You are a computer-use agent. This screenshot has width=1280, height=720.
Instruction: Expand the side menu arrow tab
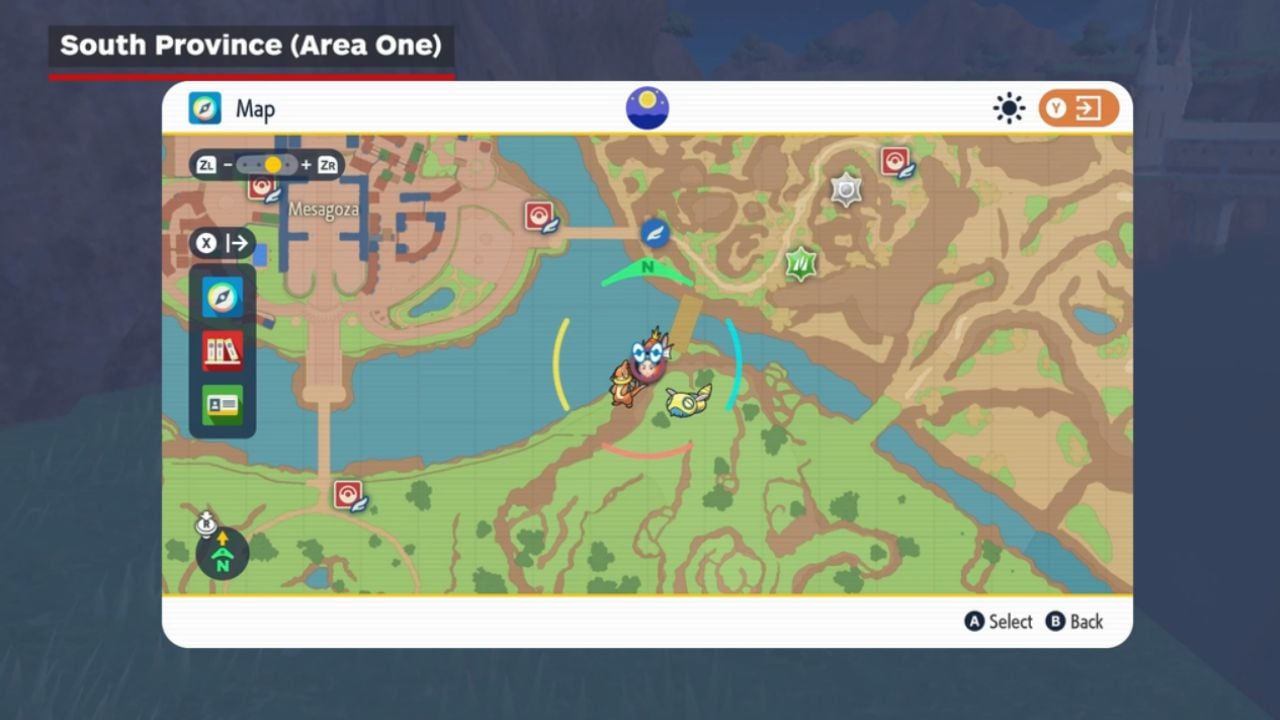[x=222, y=243]
